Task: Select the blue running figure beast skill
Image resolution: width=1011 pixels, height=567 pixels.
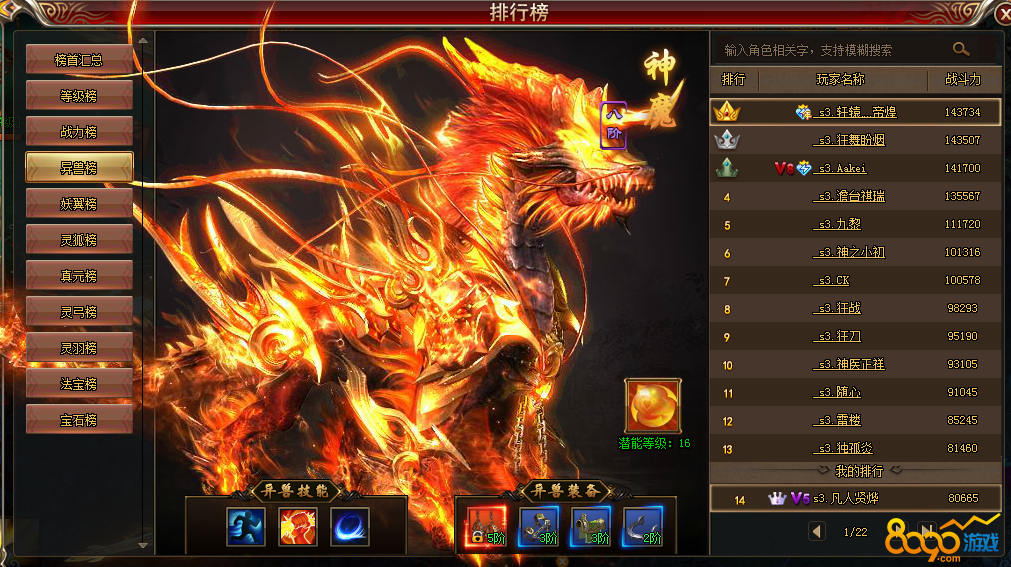Action: click(245, 527)
